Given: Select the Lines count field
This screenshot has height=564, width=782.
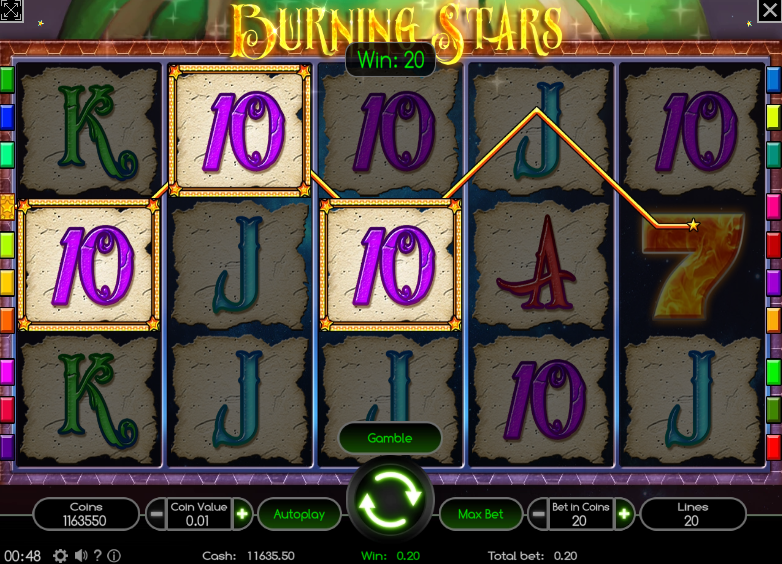Looking at the screenshot, I should point(692,514).
